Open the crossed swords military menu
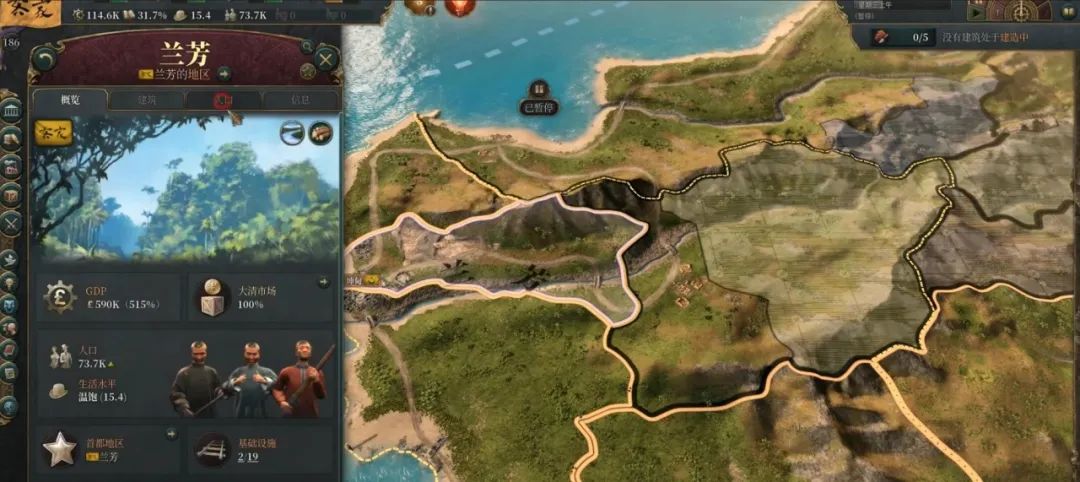 pyautogui.click(x=11, y=223)
